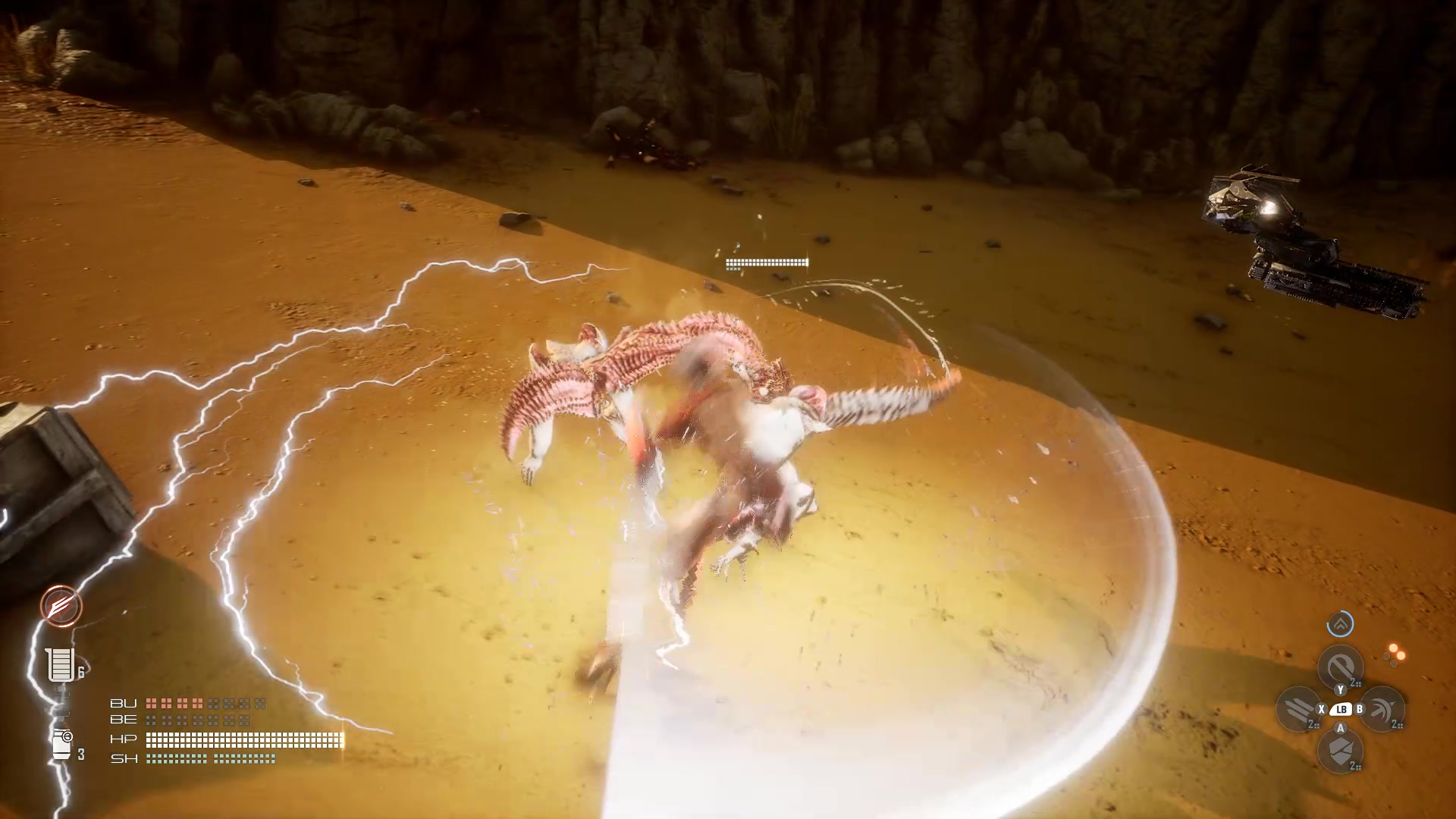
Task: Use the arrow strike ability beside B
Action: pos(1383,710)
